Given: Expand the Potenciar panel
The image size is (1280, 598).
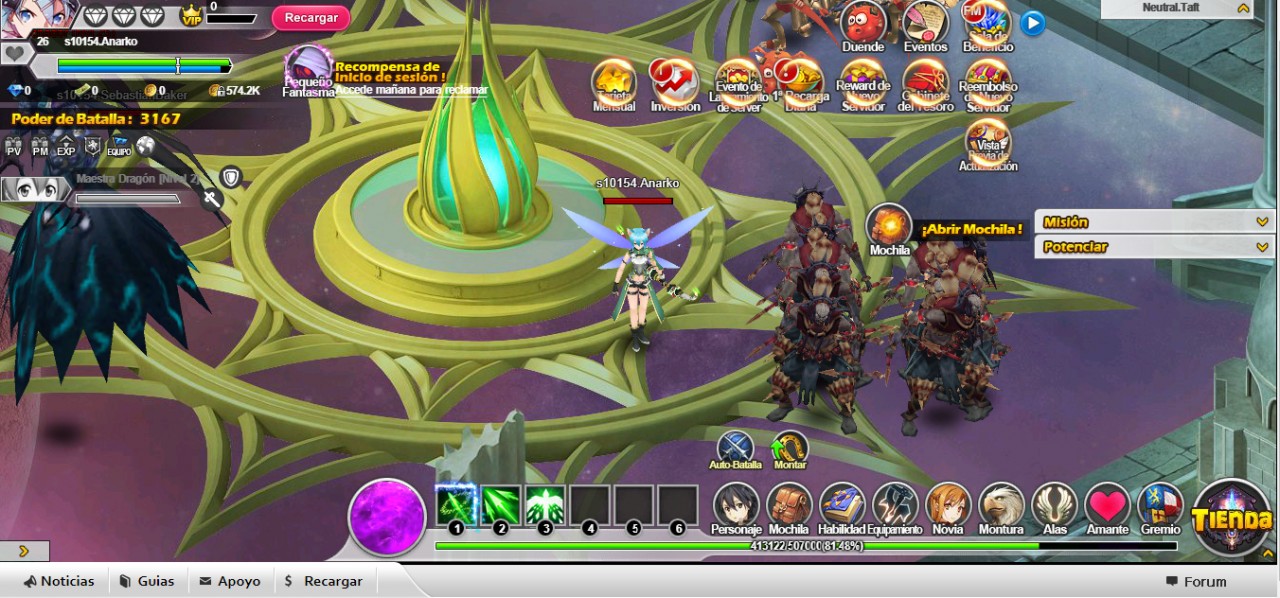Looking at the screenshot, I should (1154, 247).
